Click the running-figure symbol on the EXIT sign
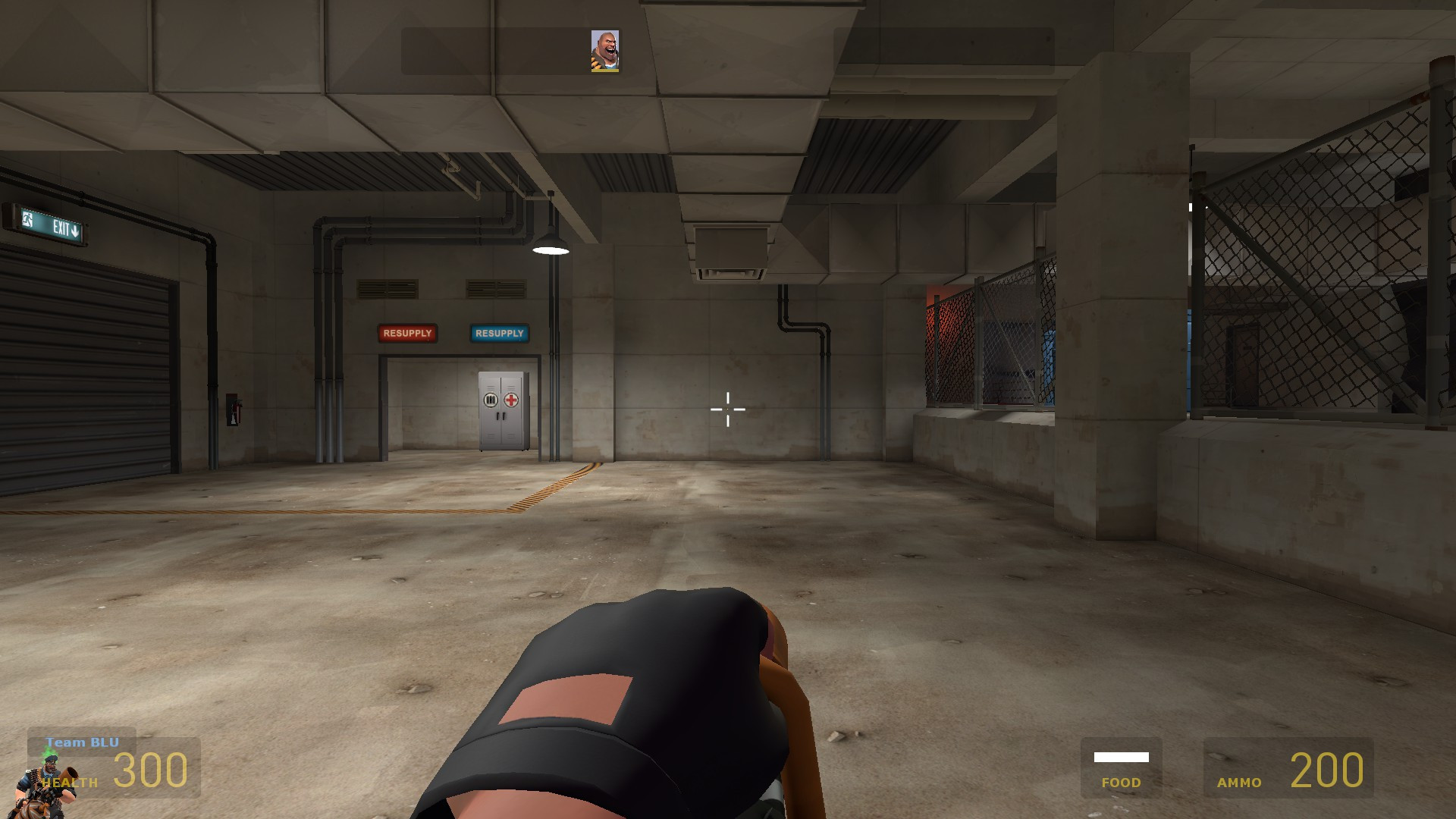Image resolution: width=1456 pixels, height=819 pixels. pos(27,219)
